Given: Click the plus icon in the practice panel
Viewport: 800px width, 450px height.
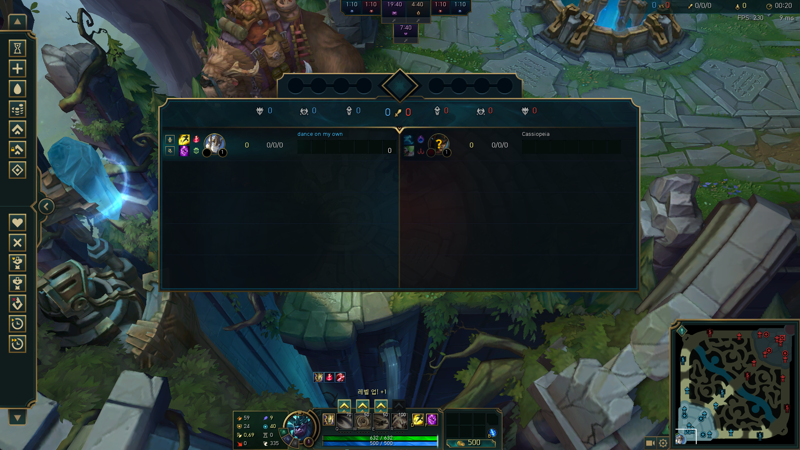Looking at the screenshot, I should 17,69.
